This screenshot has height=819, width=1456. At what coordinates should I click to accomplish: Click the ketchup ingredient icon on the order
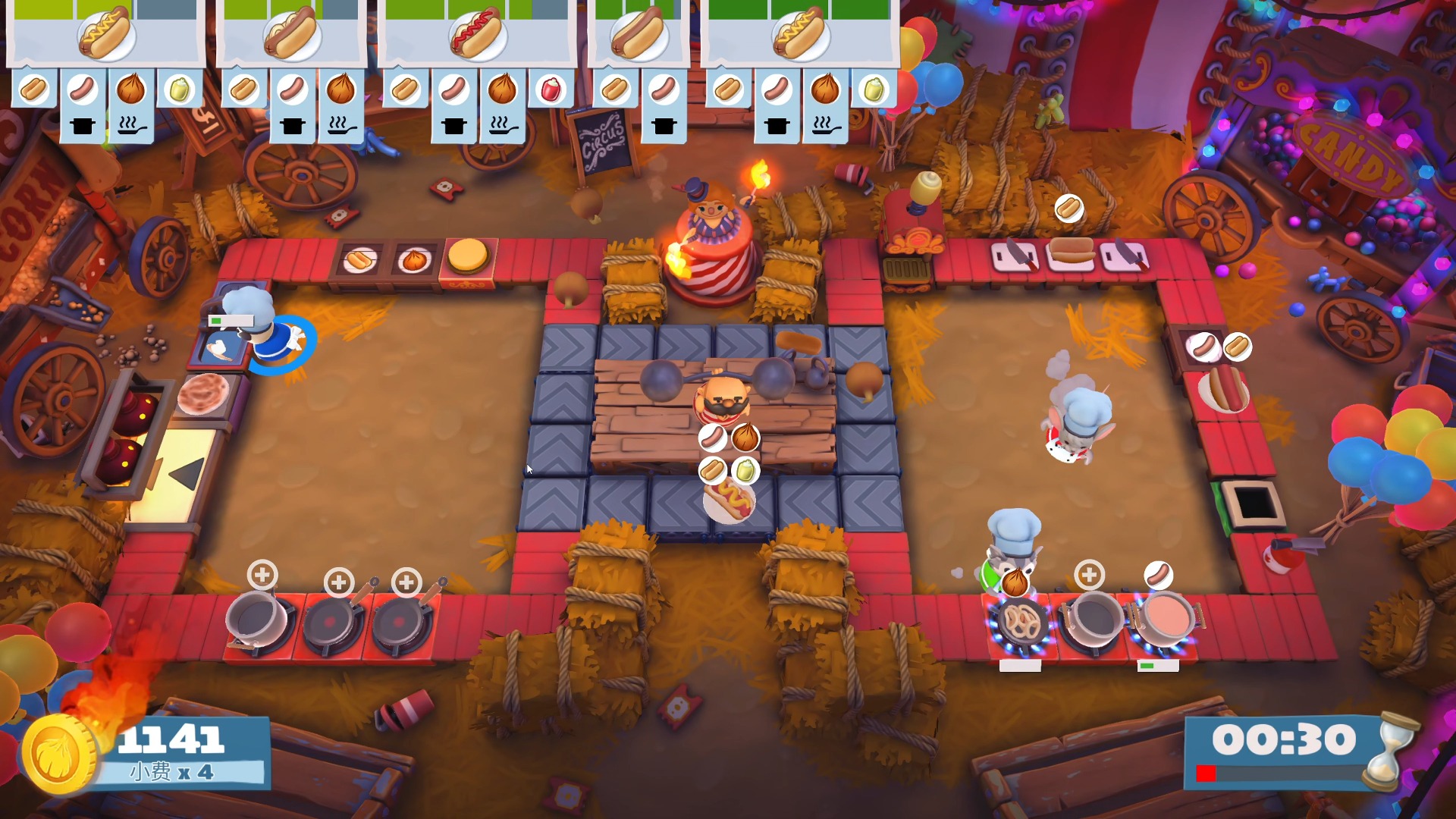click(x=551, y=89)
